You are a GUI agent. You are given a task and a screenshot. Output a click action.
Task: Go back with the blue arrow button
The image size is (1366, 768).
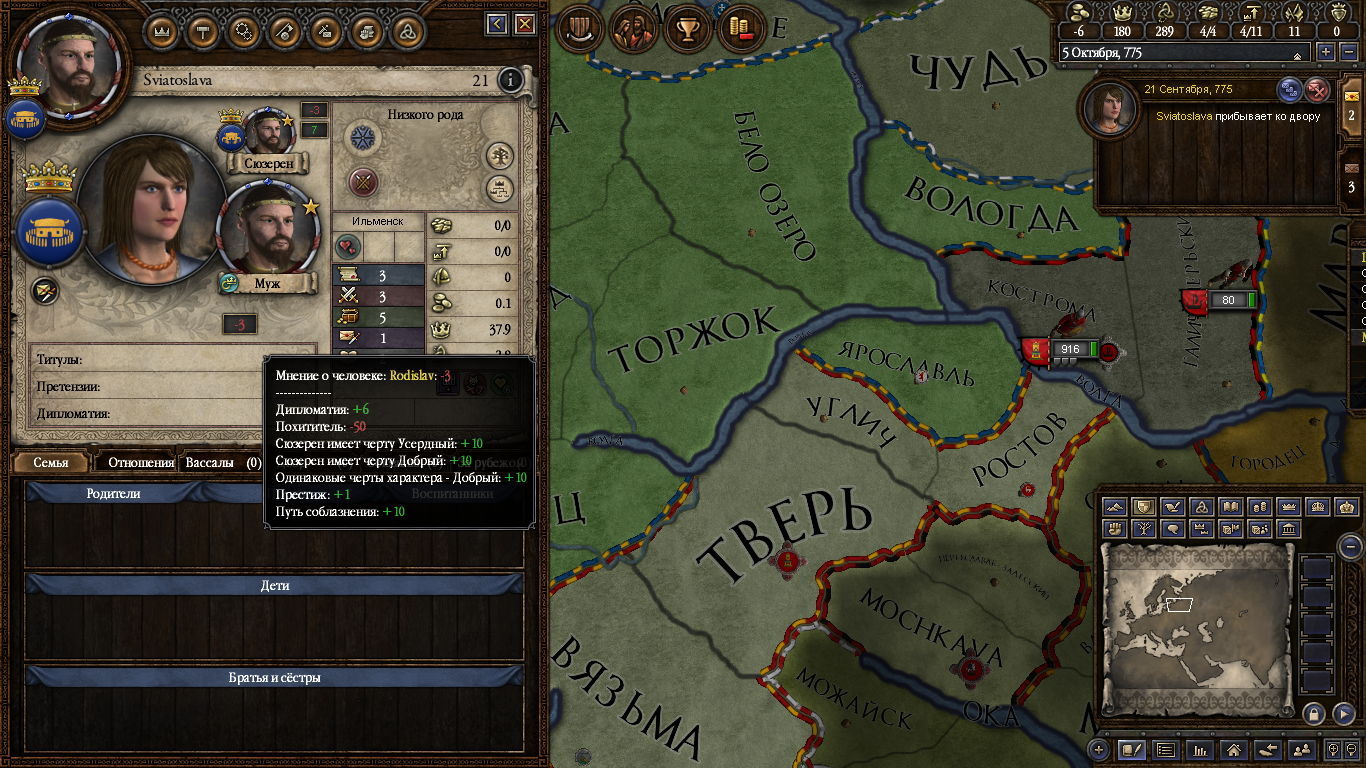point(497,24)
